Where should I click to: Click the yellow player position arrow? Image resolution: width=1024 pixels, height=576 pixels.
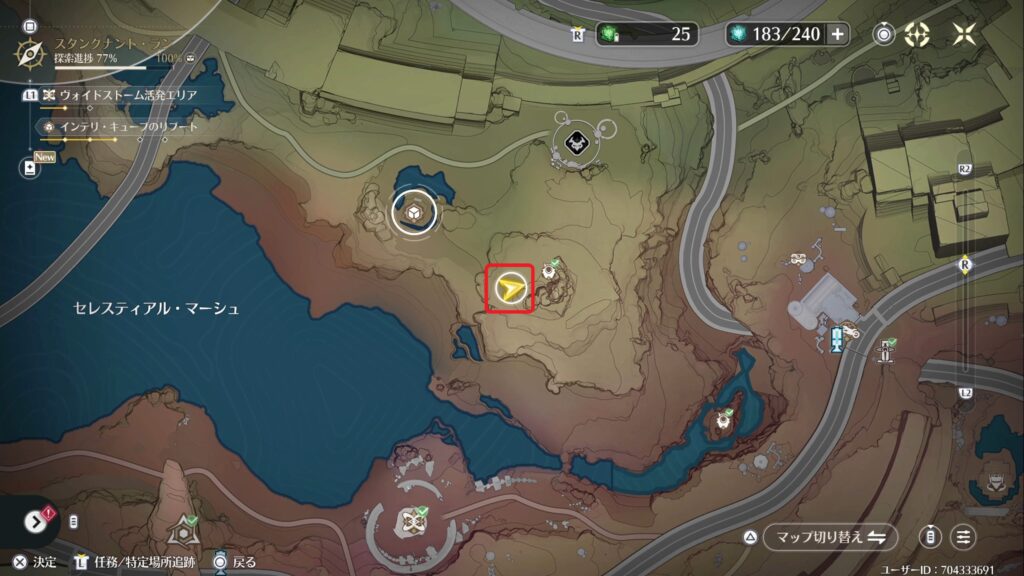[510, 290]
